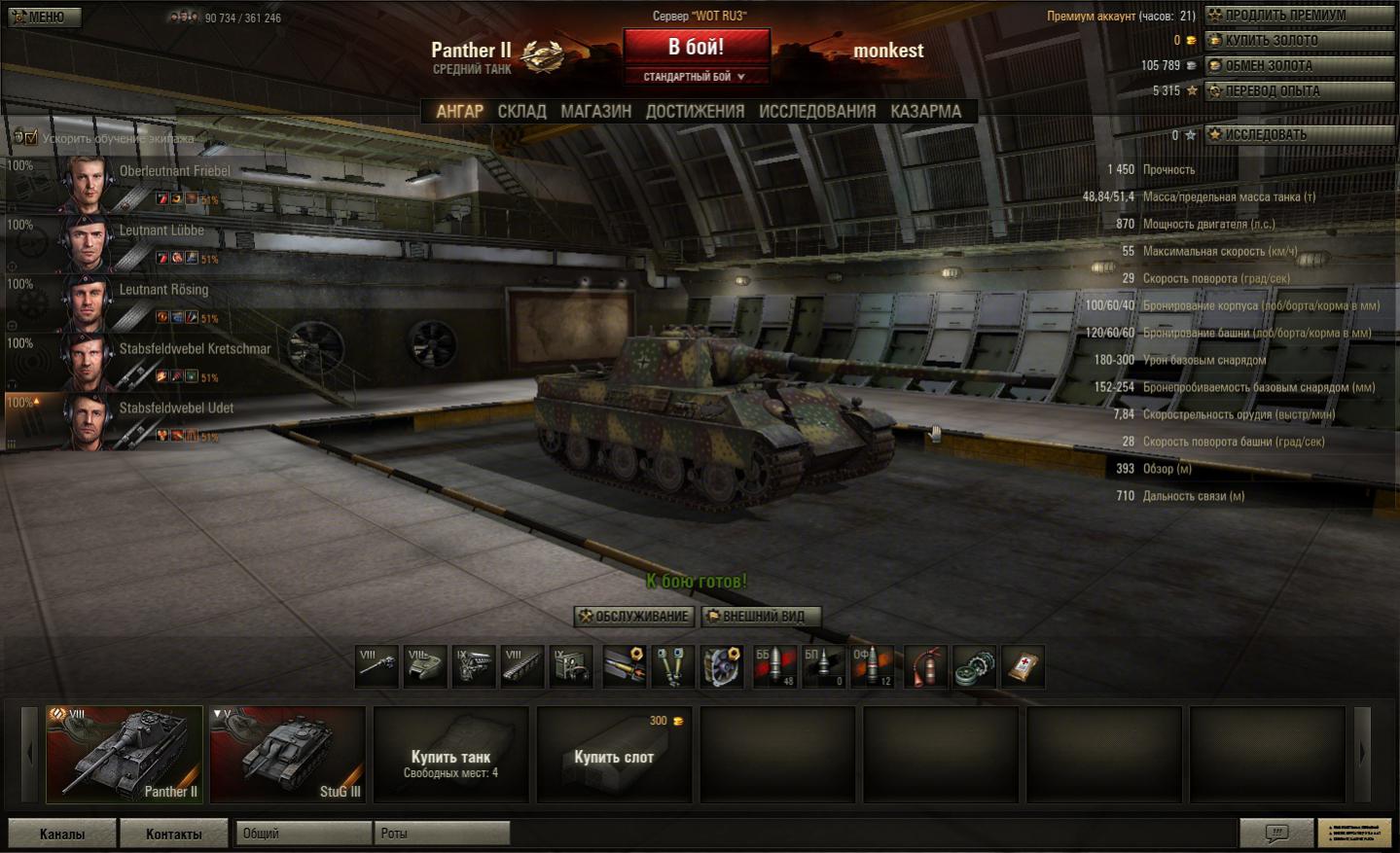The height and width of the screenshot is (853, 1400).
Task: Click ПРОДЛИТЬ ПРЕМИУМ button
Action: click(1298, 15)
